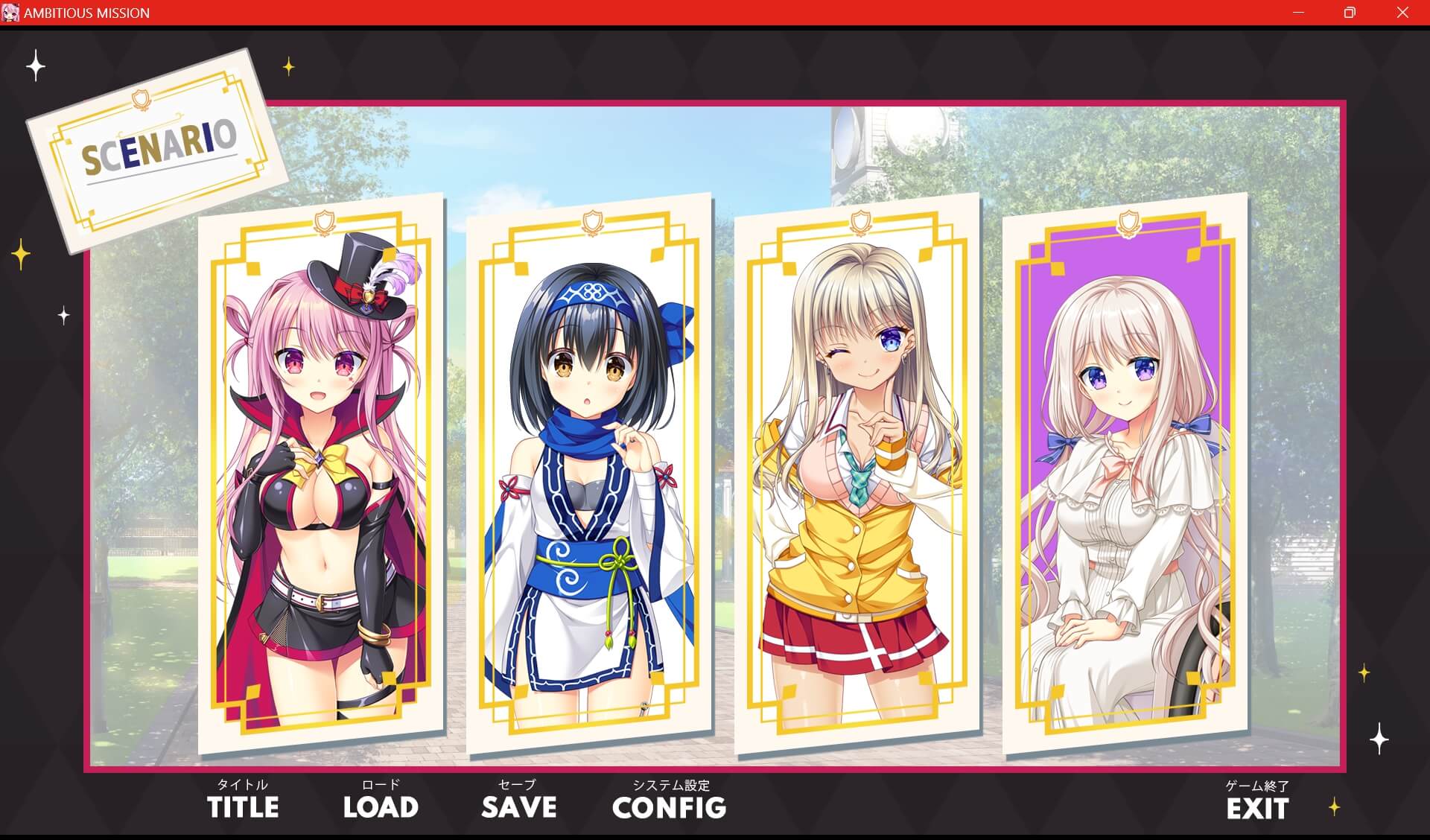Click the game icon in the title bar
1430x840 pixels.
(x=11, y=13)
